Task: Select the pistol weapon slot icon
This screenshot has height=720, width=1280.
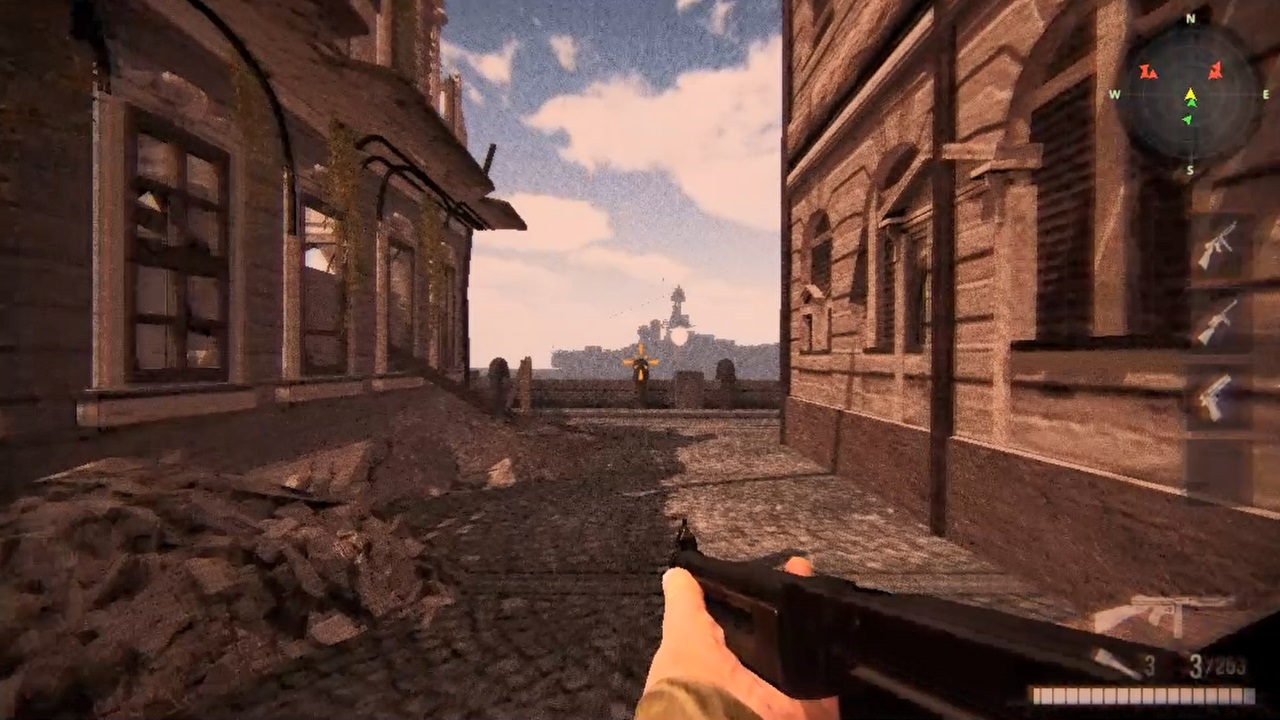Action: (x=1215, y=396)
